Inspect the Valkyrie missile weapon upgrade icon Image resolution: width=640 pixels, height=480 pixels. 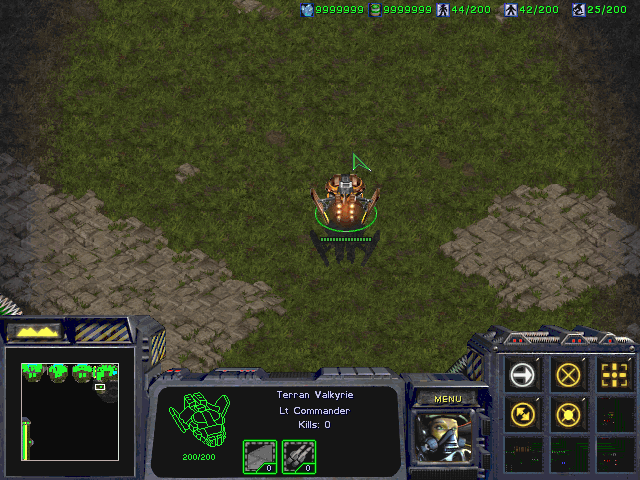(x=298, y=456)
